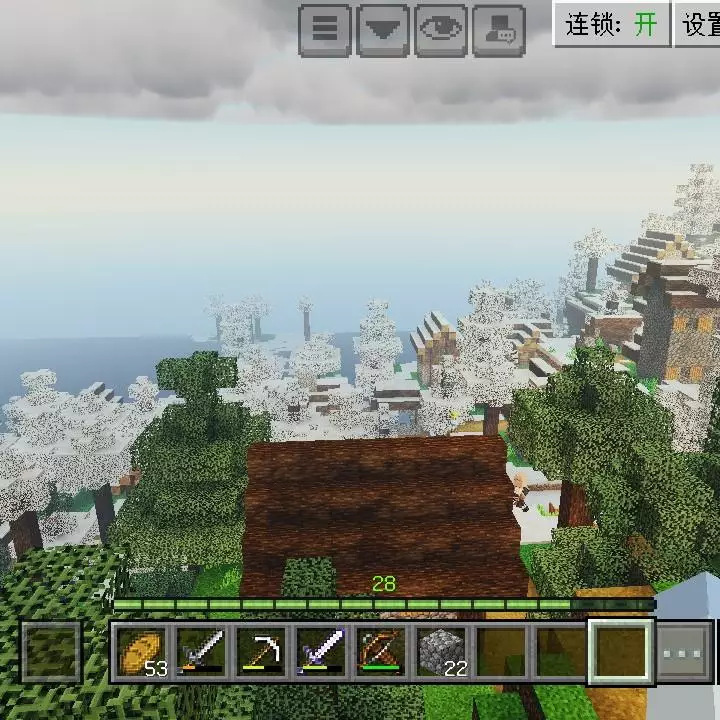
Task: Open inventory with the three-dots button
Action: 686,654
